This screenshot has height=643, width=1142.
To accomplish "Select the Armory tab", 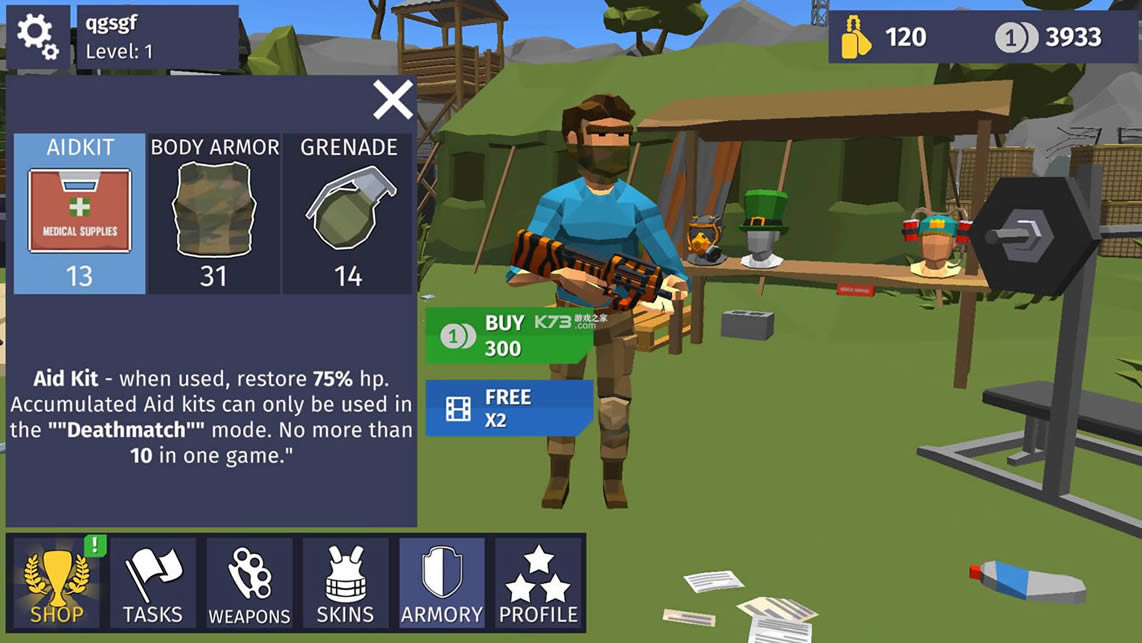I will [441, 584].
